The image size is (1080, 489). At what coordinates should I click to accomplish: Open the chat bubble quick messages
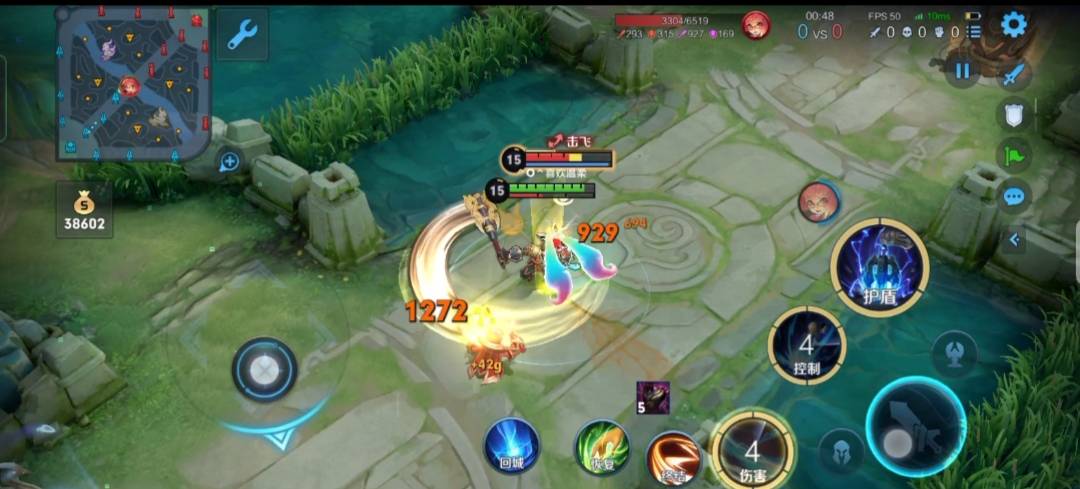click(x=1013, y=196)
